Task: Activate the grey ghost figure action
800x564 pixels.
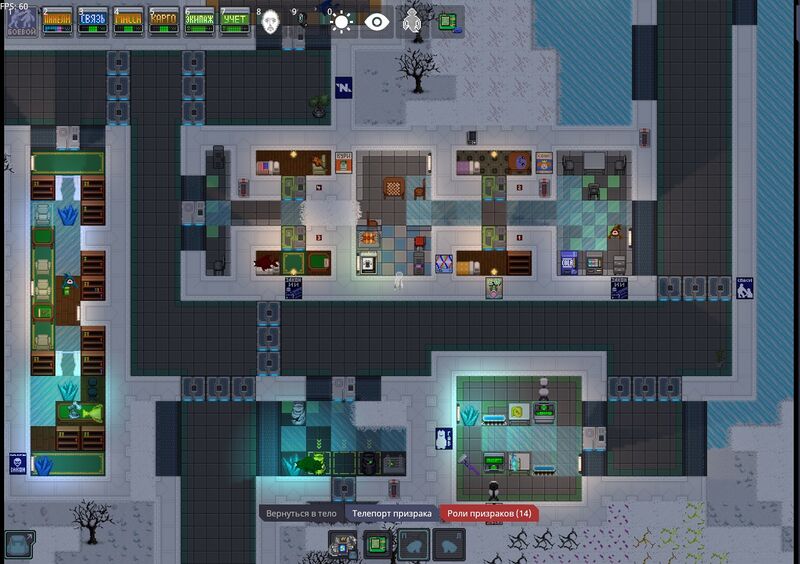Action: (412, 22)
